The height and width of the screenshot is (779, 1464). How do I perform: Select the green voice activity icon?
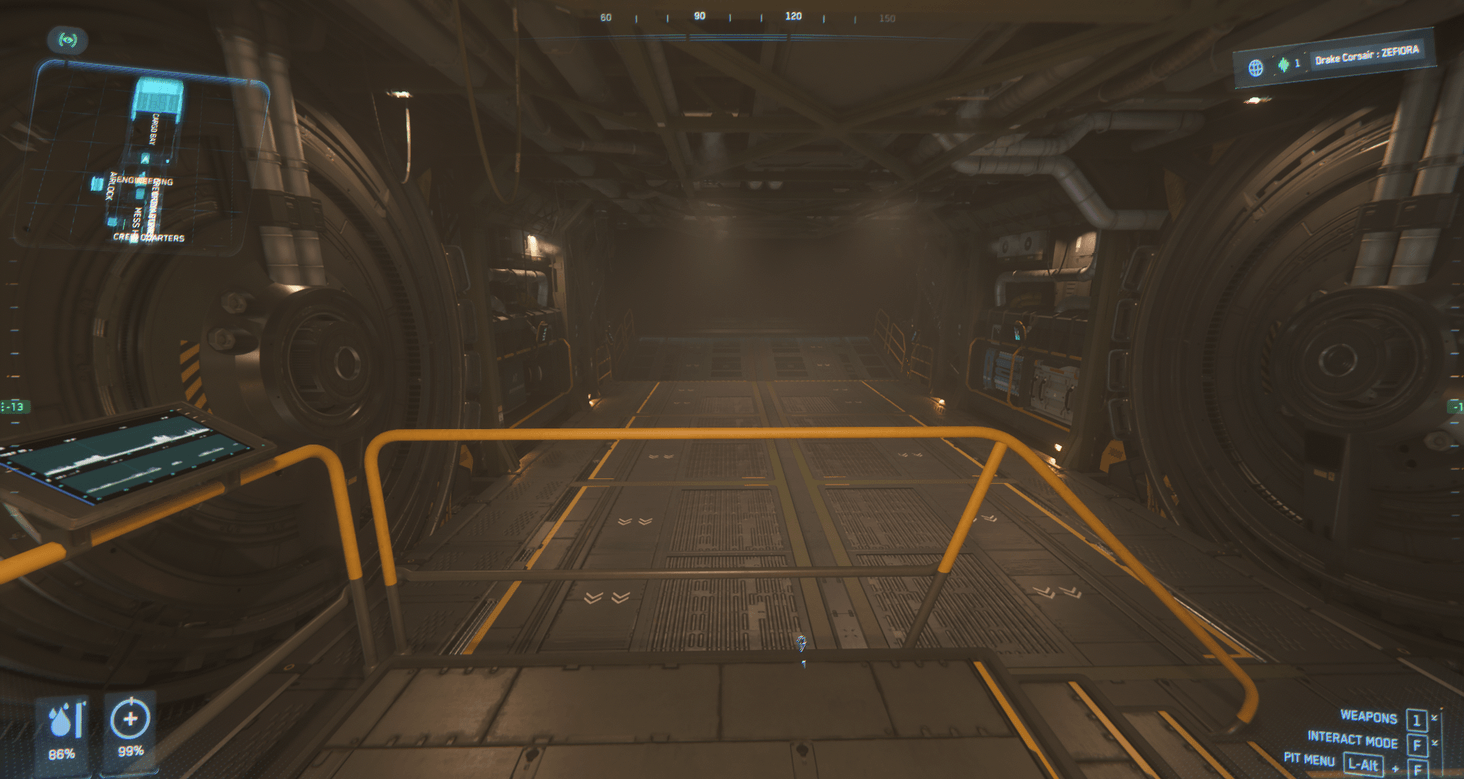click(x=1284, y=66)
